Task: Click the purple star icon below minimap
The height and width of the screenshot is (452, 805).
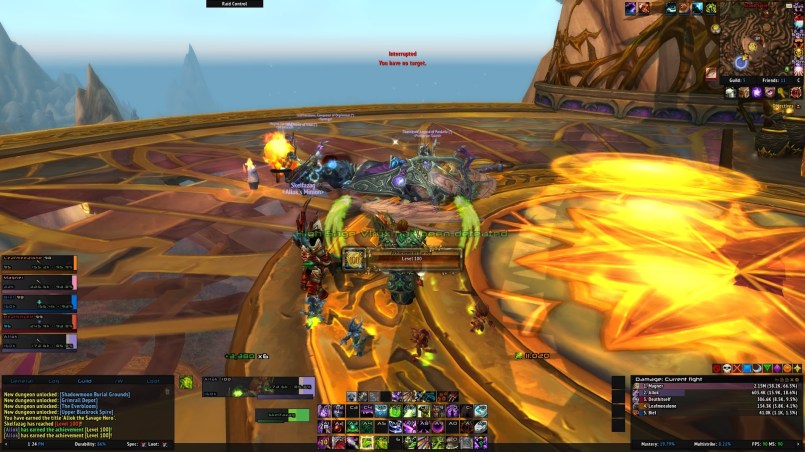Action: (x=756, y=92)
